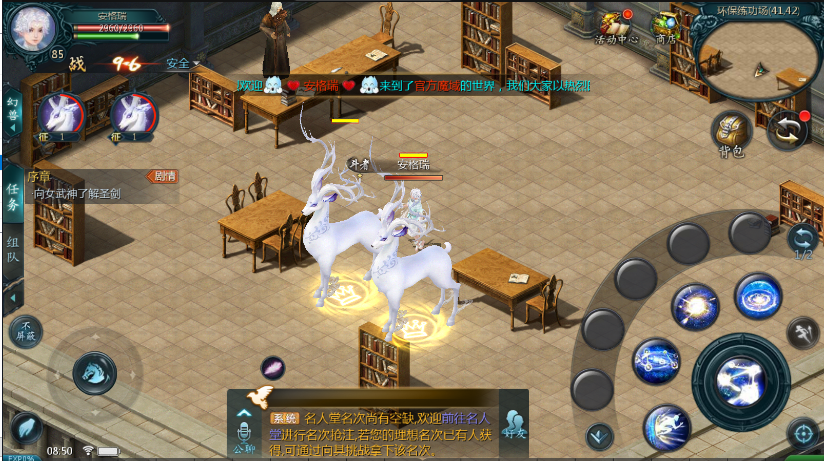Open the 好友 friends button

click(515, 424)
